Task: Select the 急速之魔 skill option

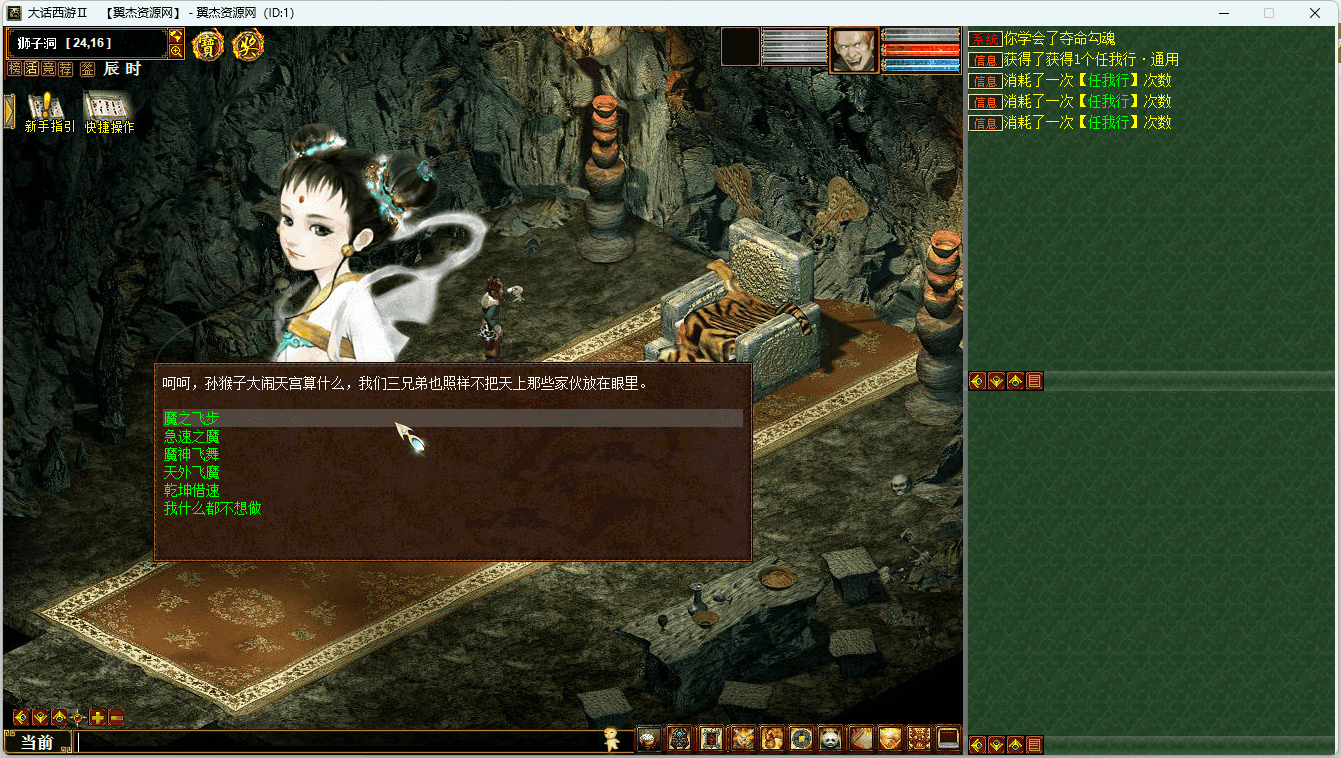Action: [191, 436]
